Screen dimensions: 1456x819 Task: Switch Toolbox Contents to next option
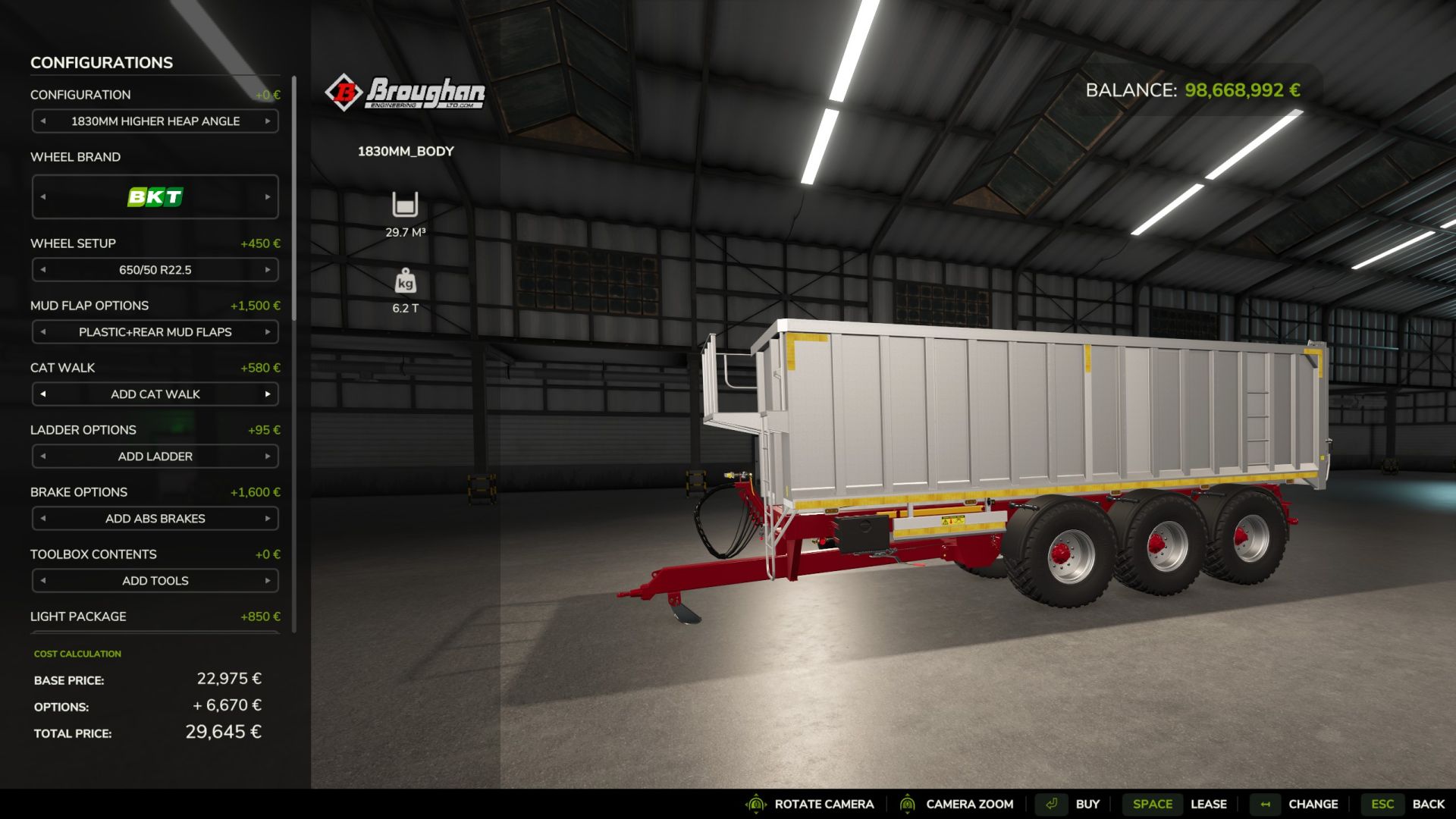[x=268, y=581]
